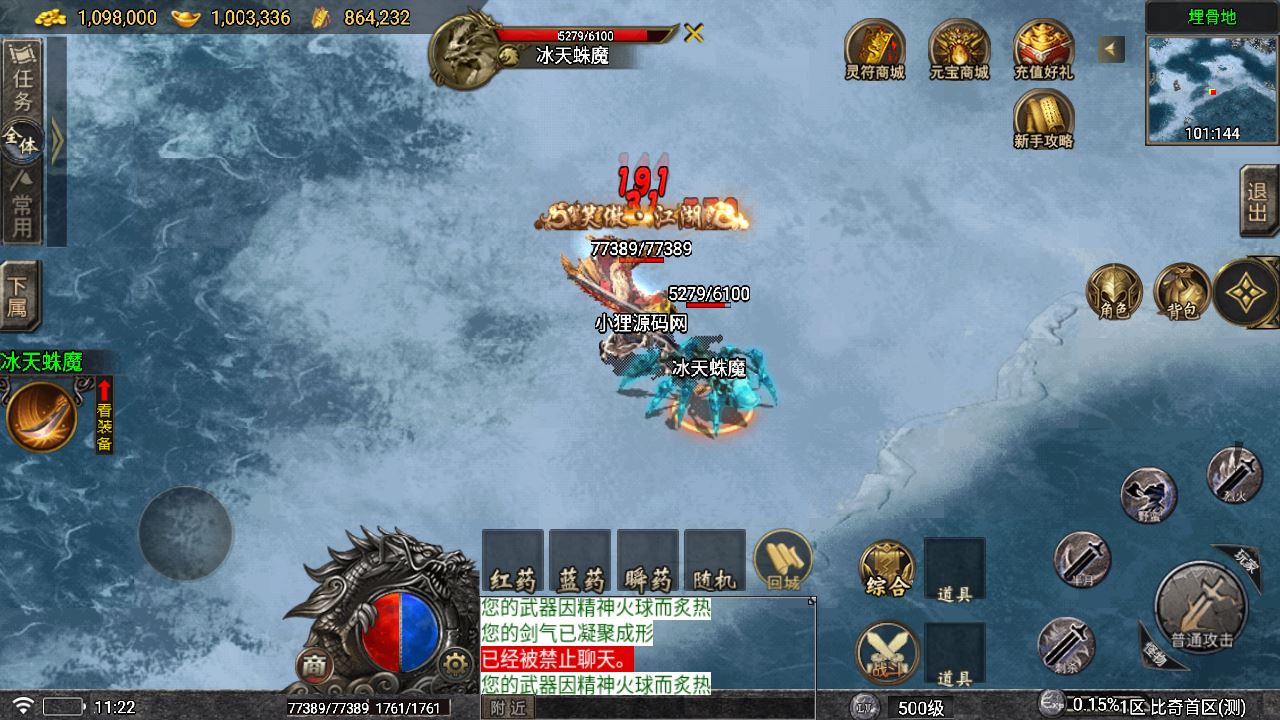
Task: Open the 下属 subordinates panel
Action: coord(20,296)
